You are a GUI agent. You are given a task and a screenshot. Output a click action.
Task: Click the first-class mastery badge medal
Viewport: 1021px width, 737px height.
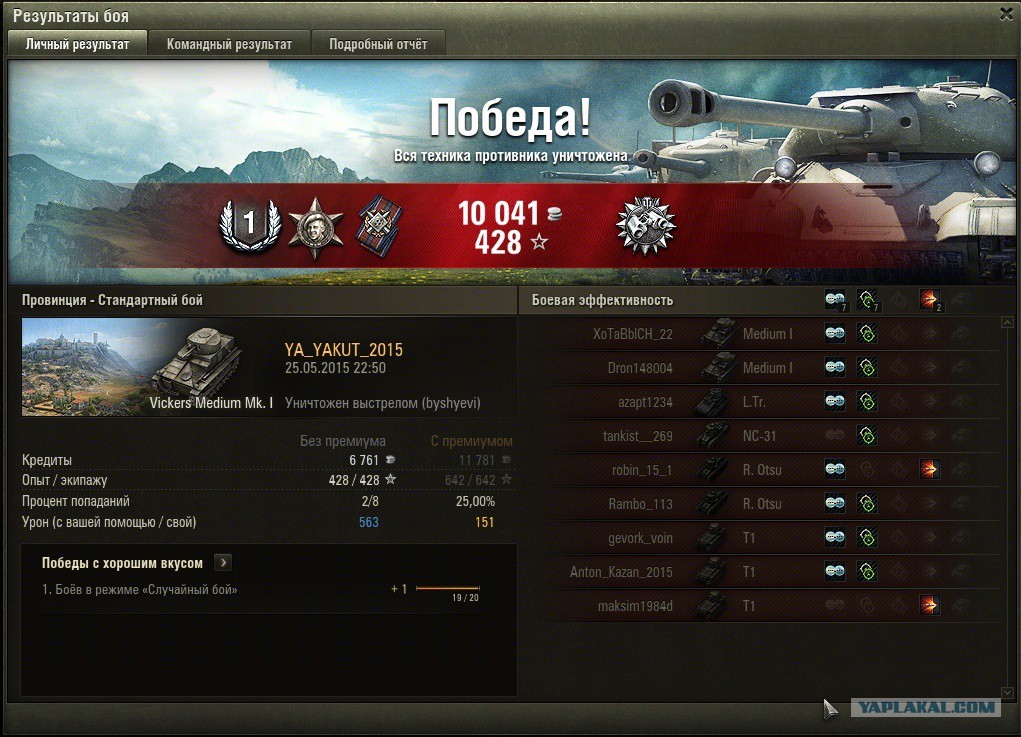tap(249, 226)
